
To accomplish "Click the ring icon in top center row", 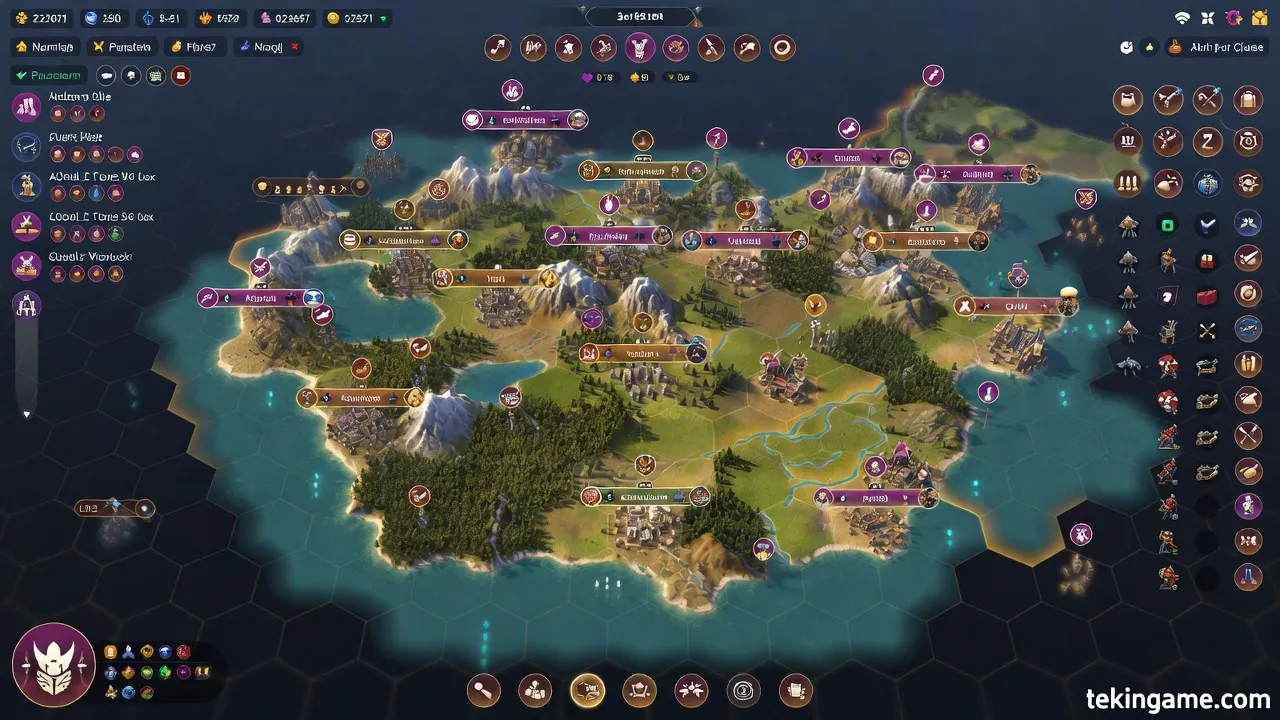I will [782, 47].
